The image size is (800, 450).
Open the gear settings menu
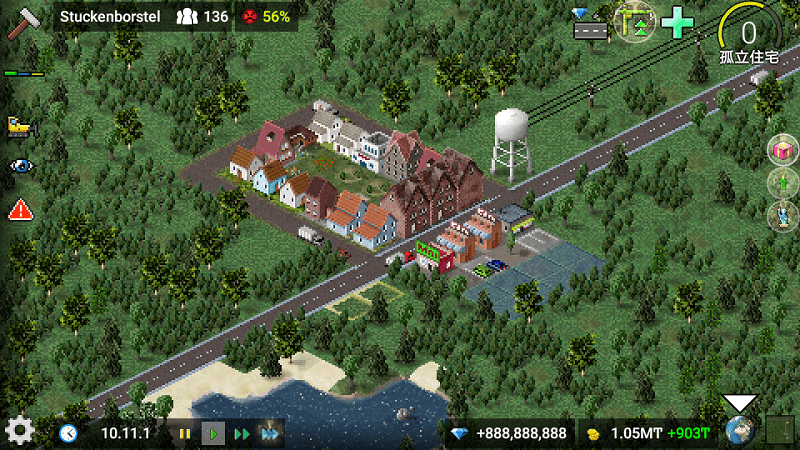click(x=20, y=431)
